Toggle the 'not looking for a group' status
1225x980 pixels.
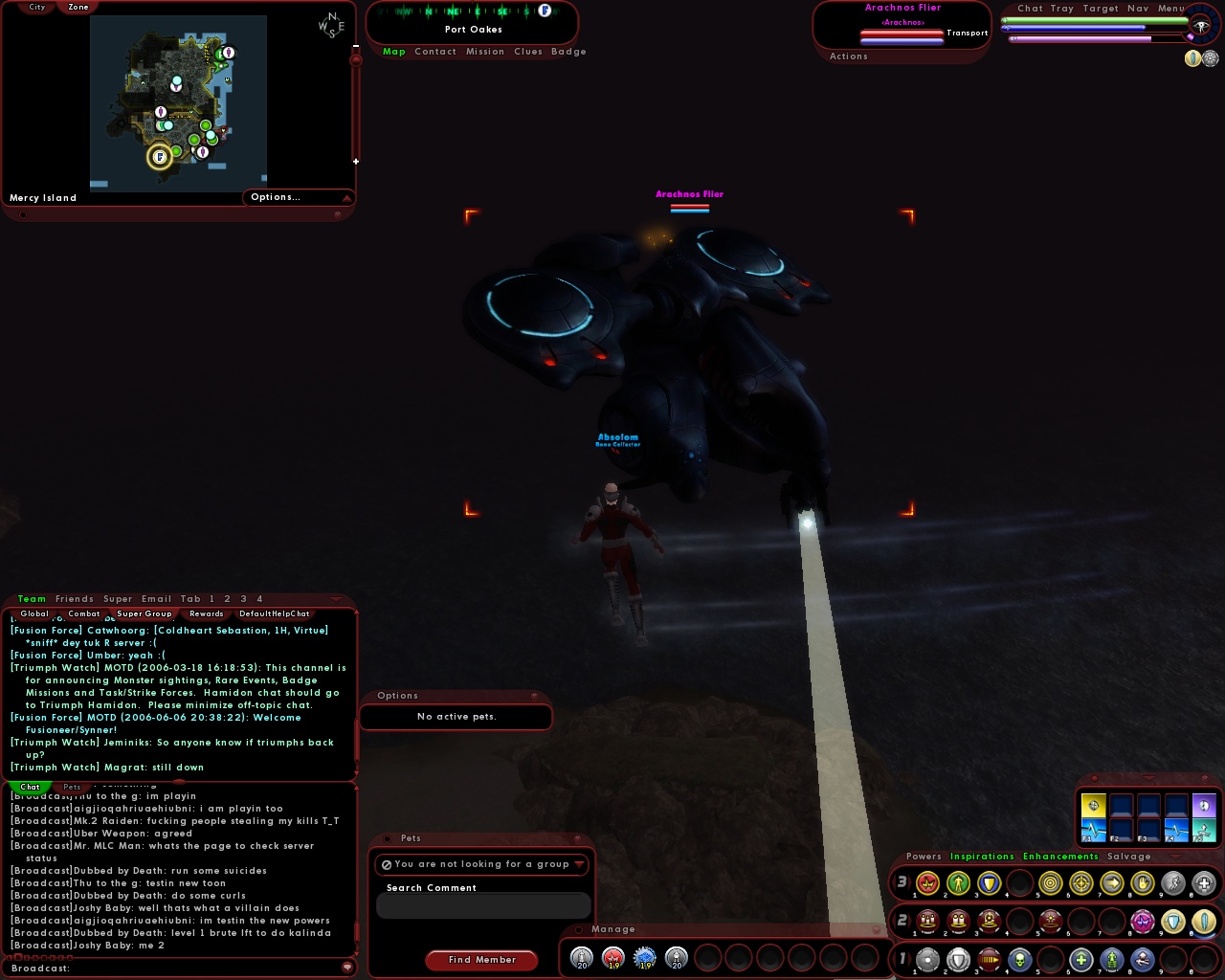(x=386, y=864)
